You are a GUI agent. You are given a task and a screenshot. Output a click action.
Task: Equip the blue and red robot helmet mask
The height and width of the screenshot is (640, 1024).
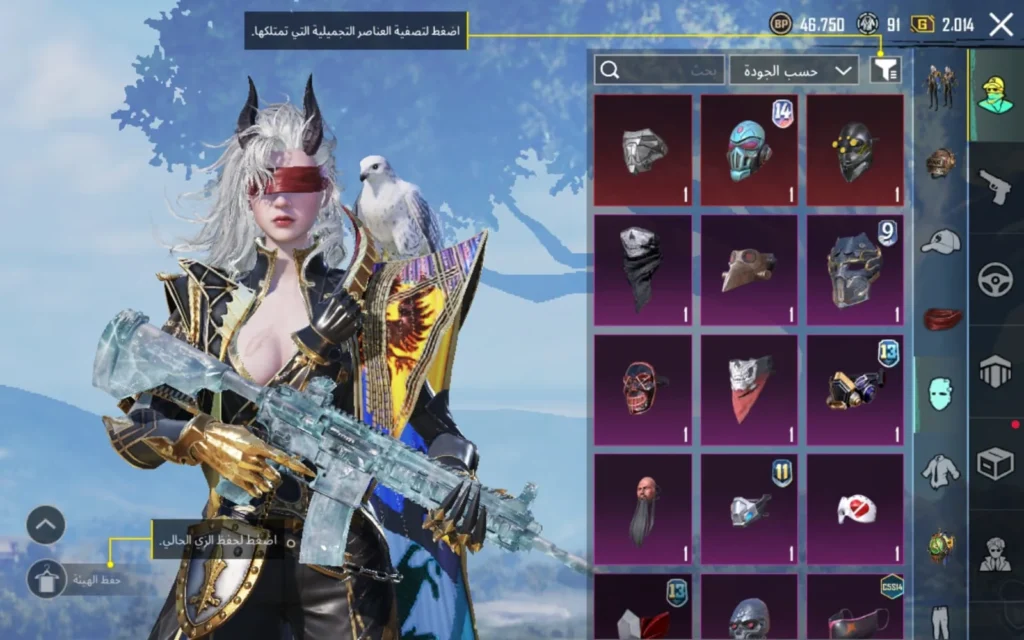tap(749, 150)
